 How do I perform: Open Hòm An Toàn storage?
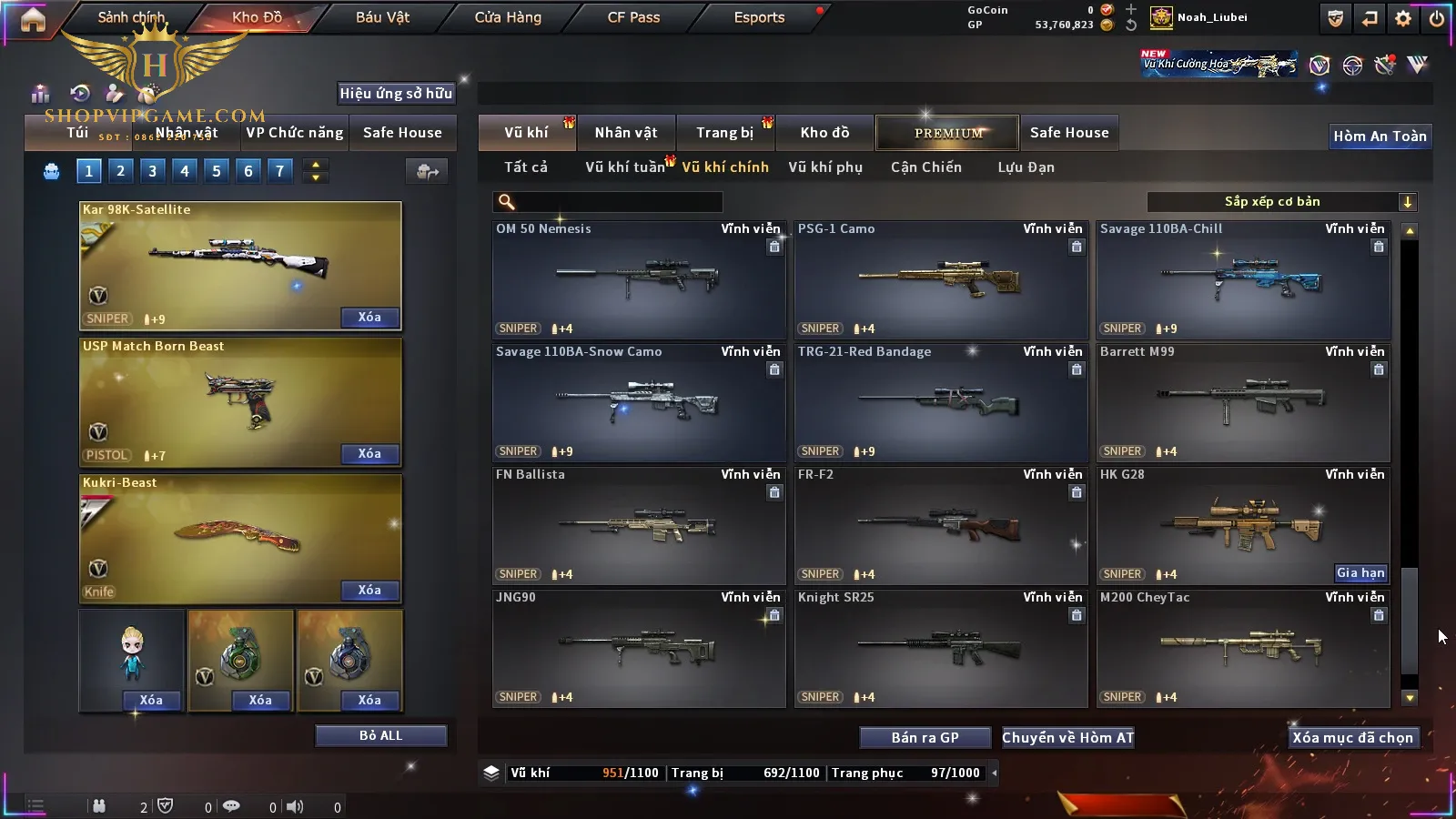[1380, 136]
